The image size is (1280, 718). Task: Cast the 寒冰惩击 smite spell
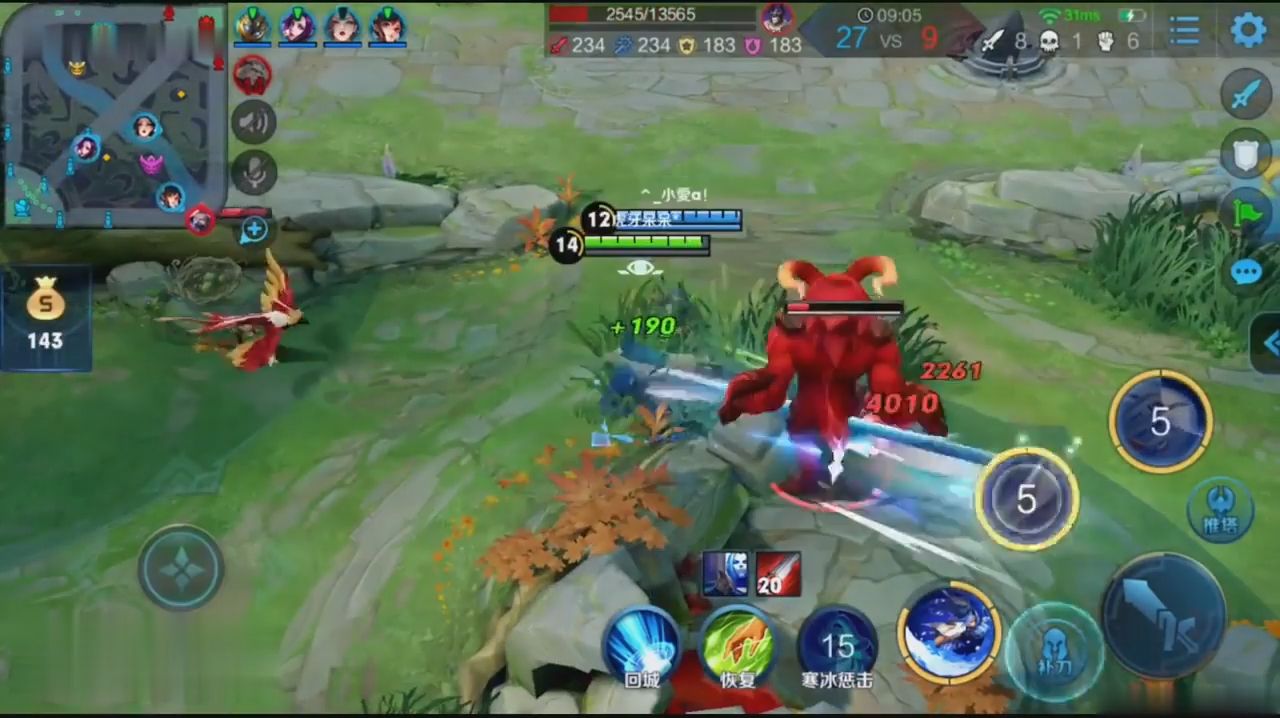(x=837, y=646)
